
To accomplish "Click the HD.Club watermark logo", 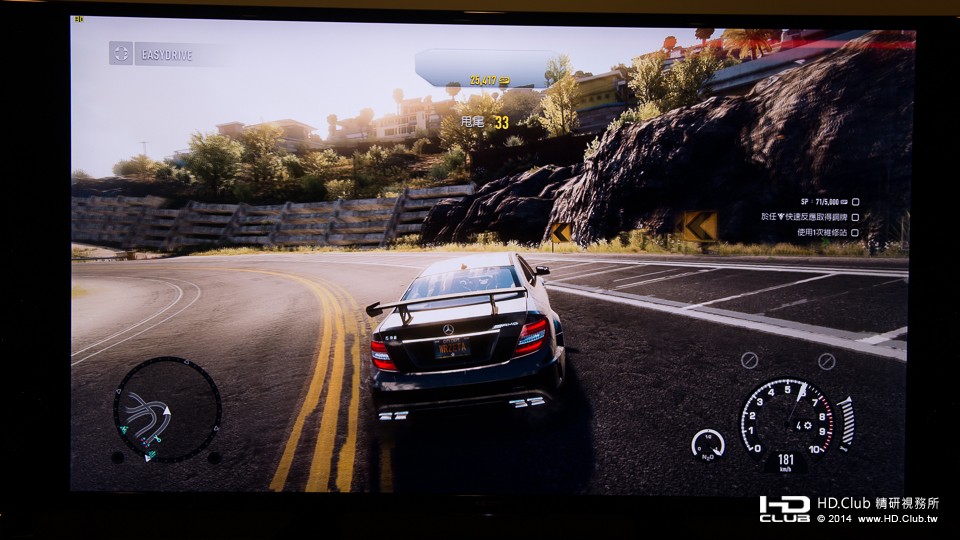I will click(784, 509).
